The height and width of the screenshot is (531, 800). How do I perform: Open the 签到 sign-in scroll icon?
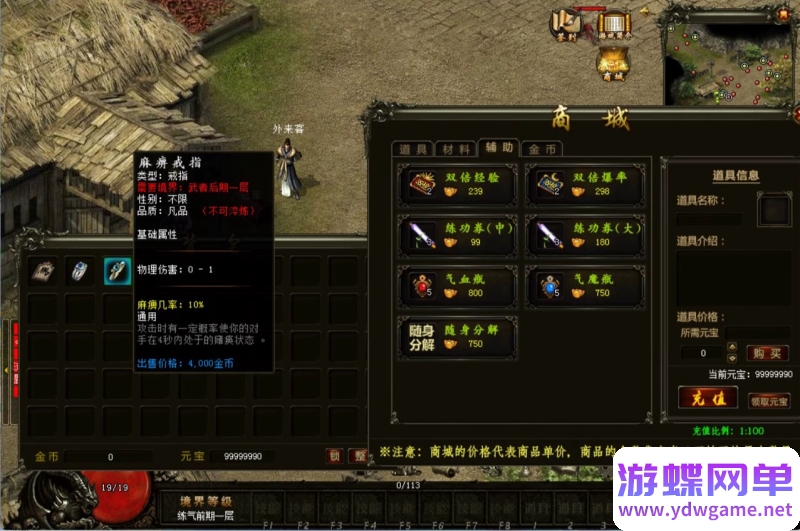point(568,23)
